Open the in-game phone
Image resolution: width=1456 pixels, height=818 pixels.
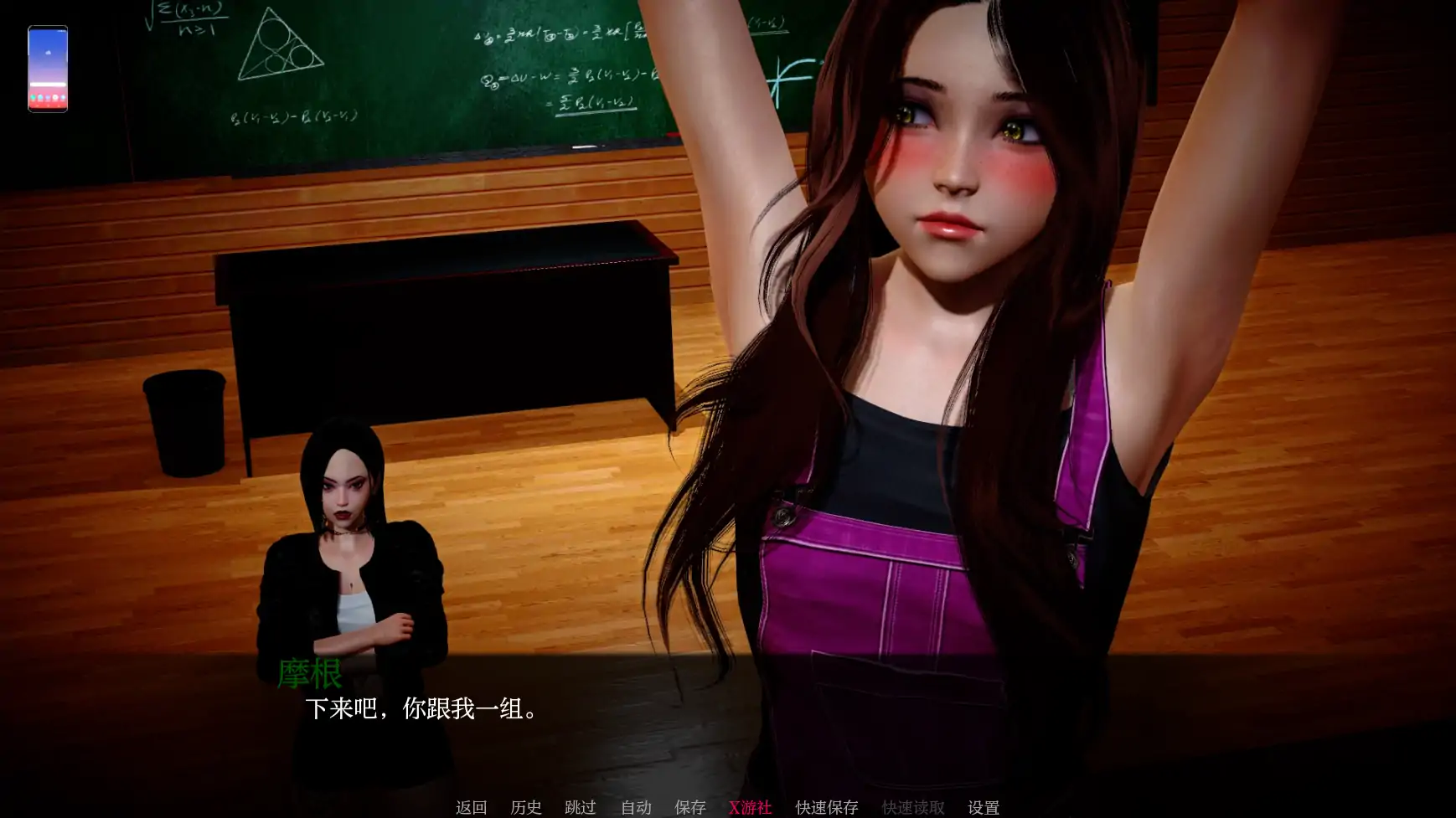click(x=47, y=67)
